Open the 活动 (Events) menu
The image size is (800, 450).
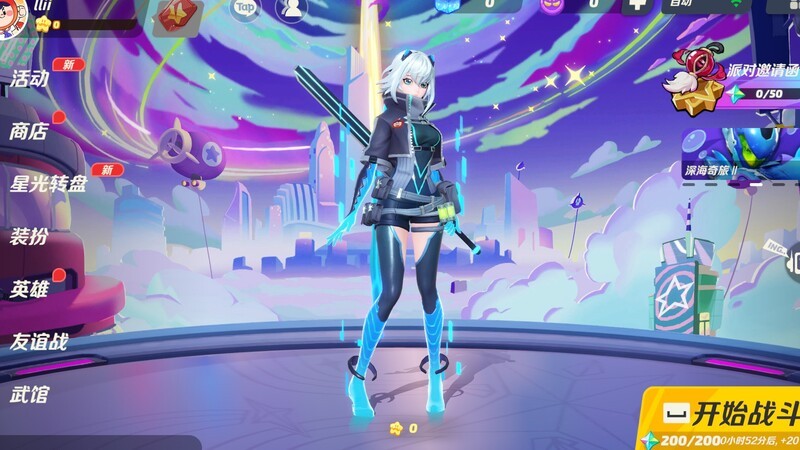coord(30,79)
